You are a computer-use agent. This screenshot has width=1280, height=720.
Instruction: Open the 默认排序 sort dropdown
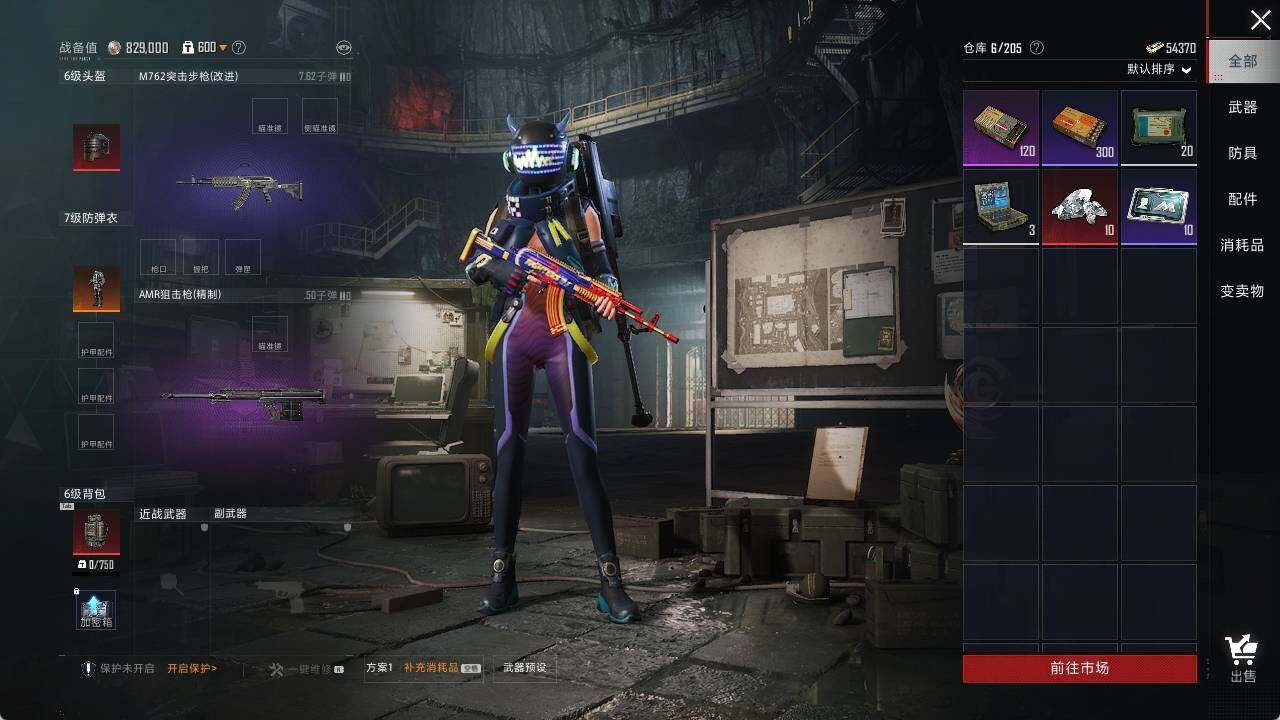[1159, 69]
